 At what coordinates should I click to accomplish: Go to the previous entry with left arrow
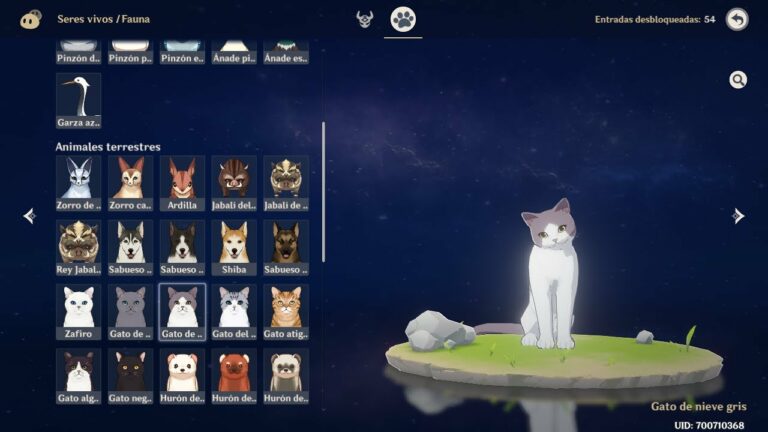(29, 216)
